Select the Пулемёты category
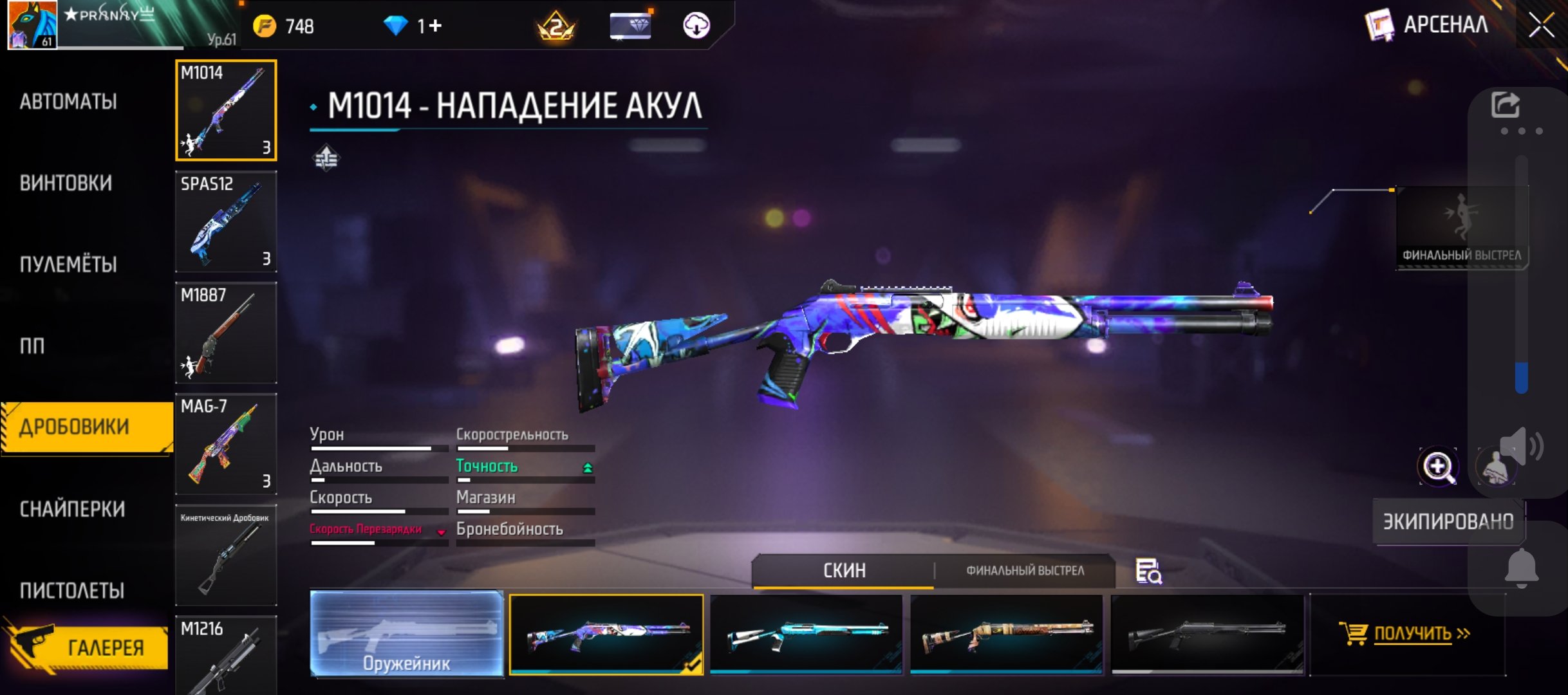 (68, 264)
